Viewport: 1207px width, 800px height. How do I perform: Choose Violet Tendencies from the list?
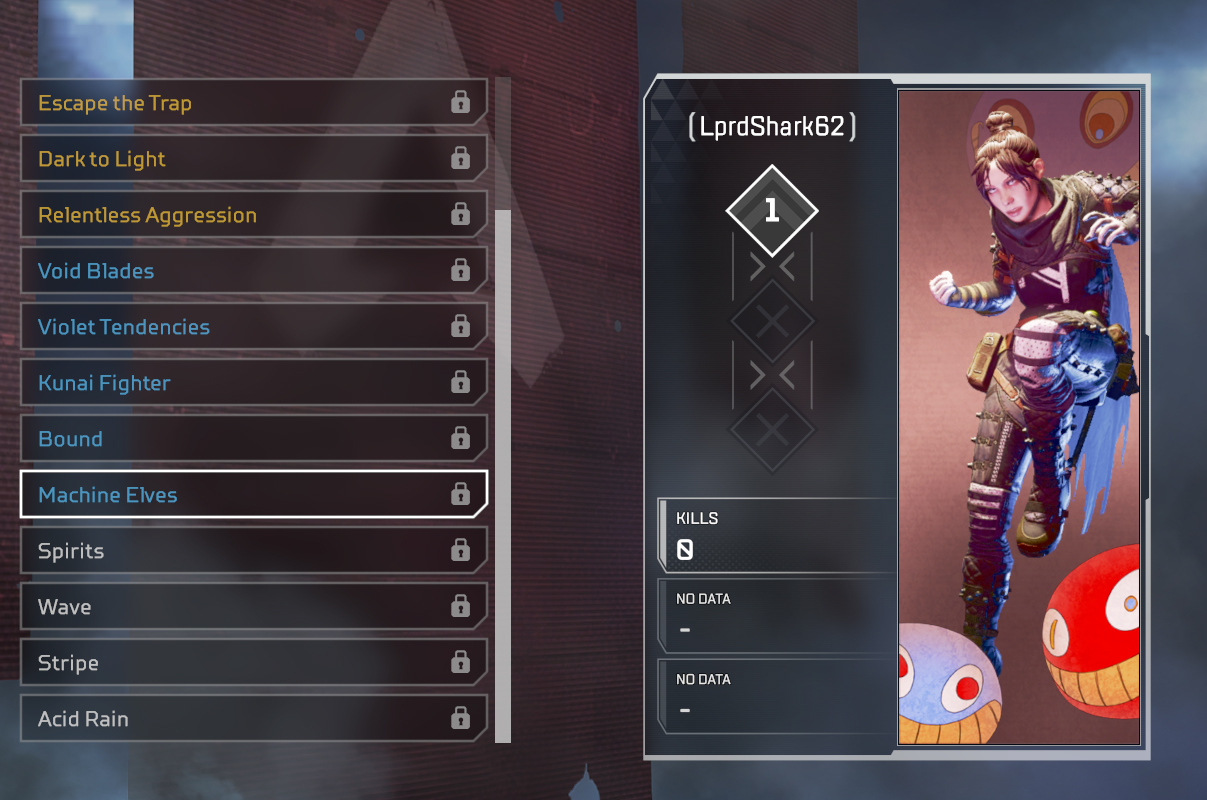tap(253, 327)
